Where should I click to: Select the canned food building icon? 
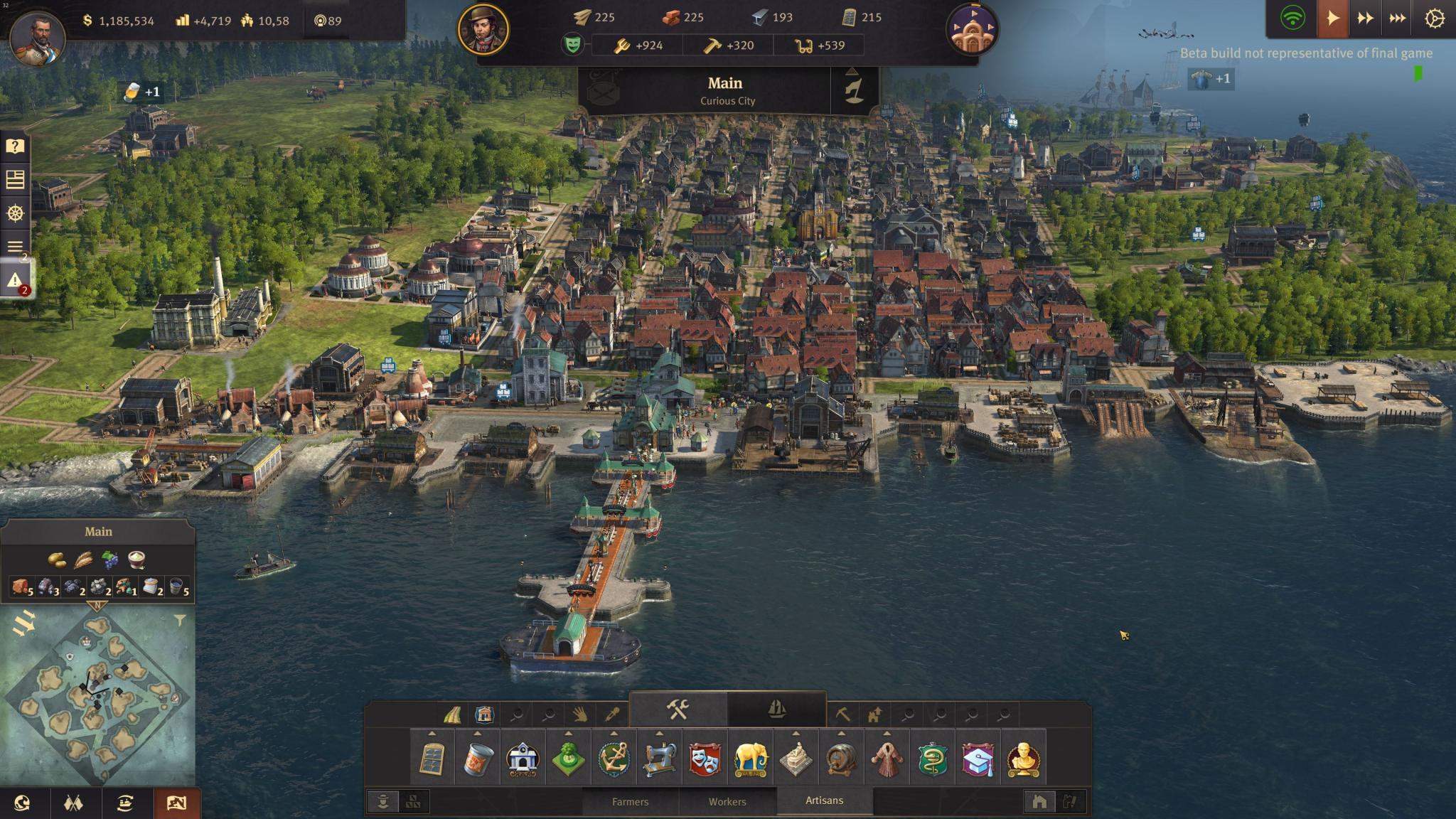pyautogui.click(x=477, y=759)
